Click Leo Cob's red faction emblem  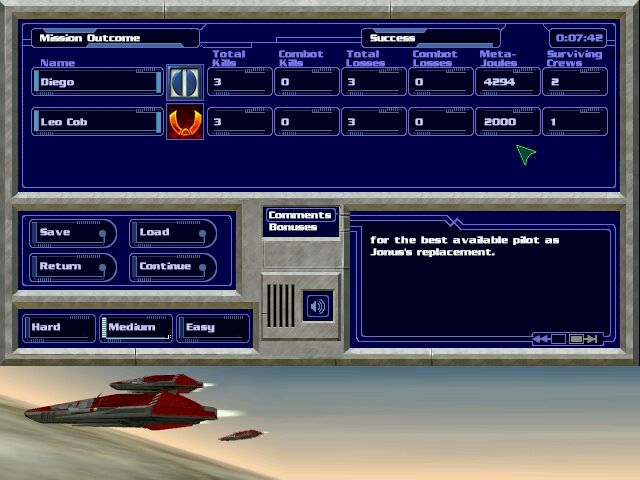(x=184, y=122)
